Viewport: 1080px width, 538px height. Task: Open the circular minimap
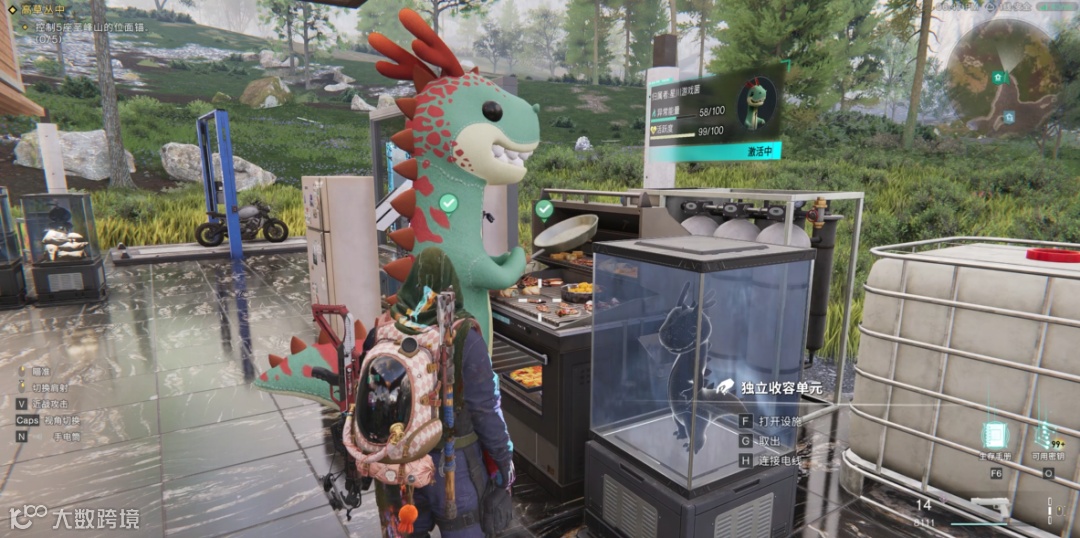(x=1003, y=77)
